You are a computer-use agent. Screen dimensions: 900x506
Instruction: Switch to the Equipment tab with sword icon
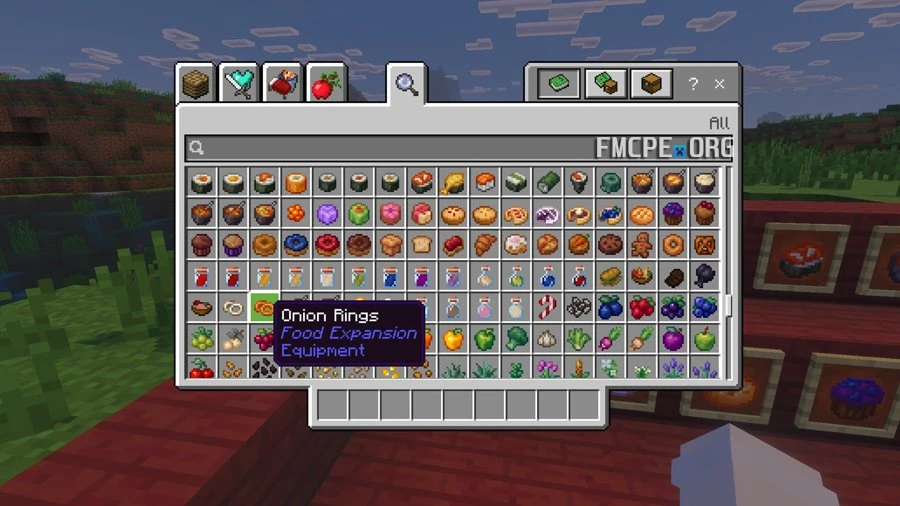coord(240,84)
